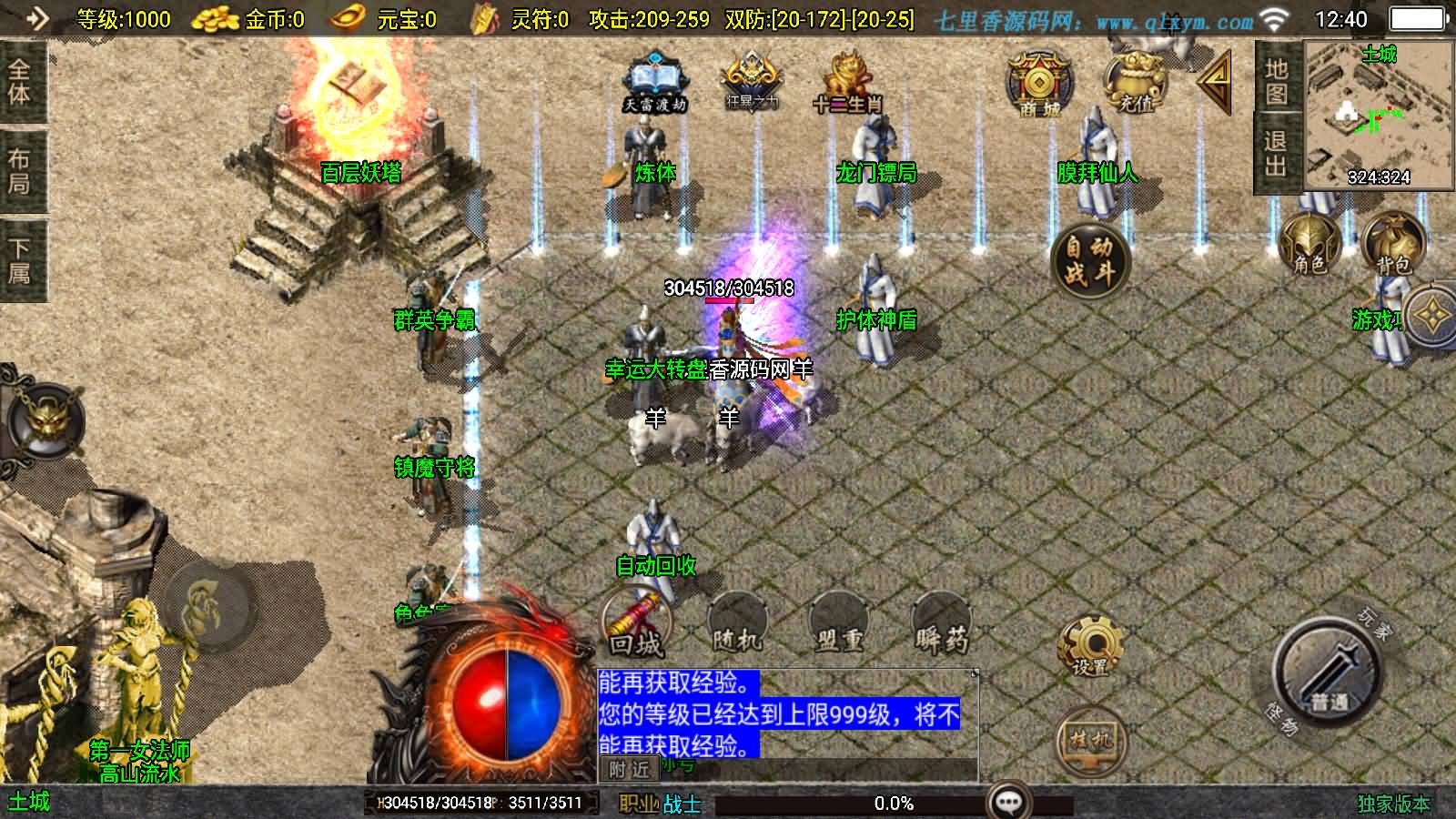Open the chat bubble expander at bottom

1007,801
